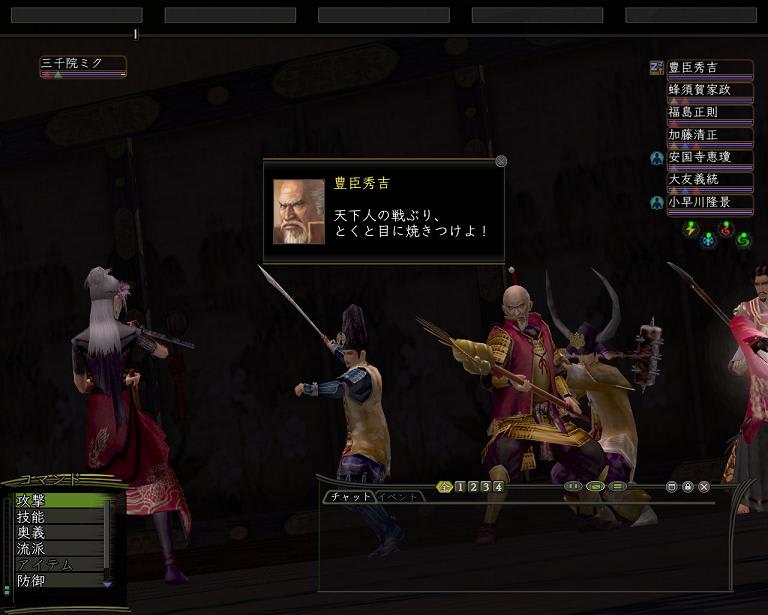
Task: Select the 三千院ミク player nameplate
Action: [x=82, y=64]
